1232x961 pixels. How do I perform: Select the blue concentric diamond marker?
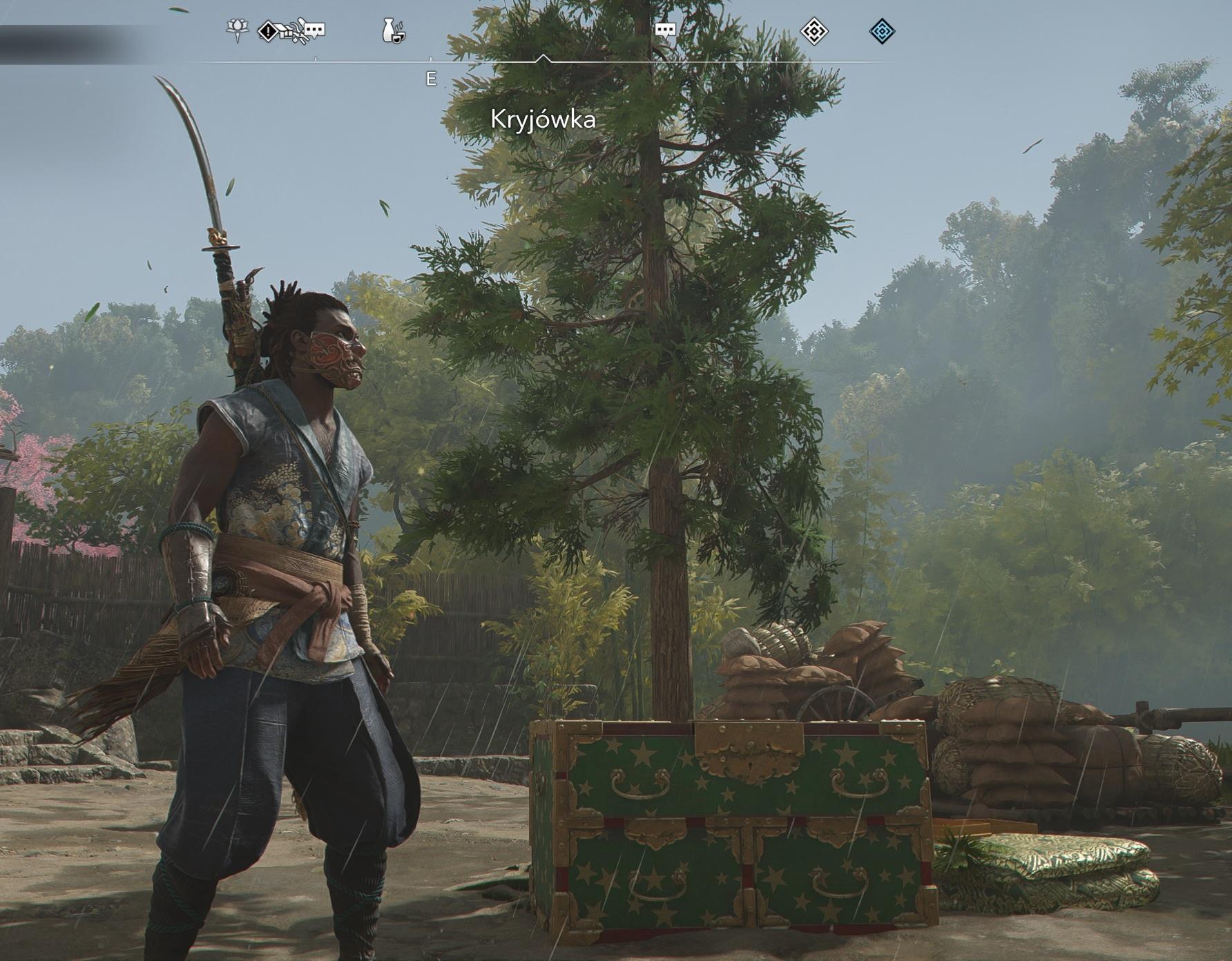882,31
